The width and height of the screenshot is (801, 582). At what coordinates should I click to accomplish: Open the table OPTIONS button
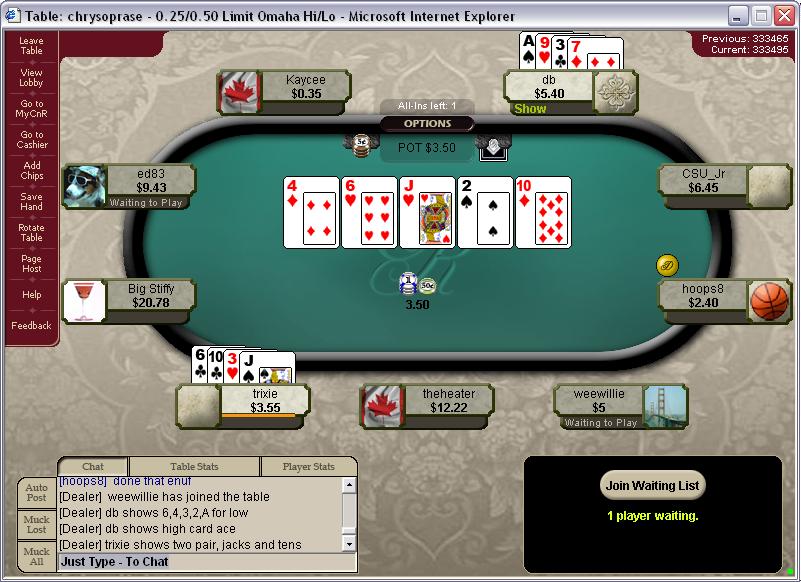coord(427,124)
